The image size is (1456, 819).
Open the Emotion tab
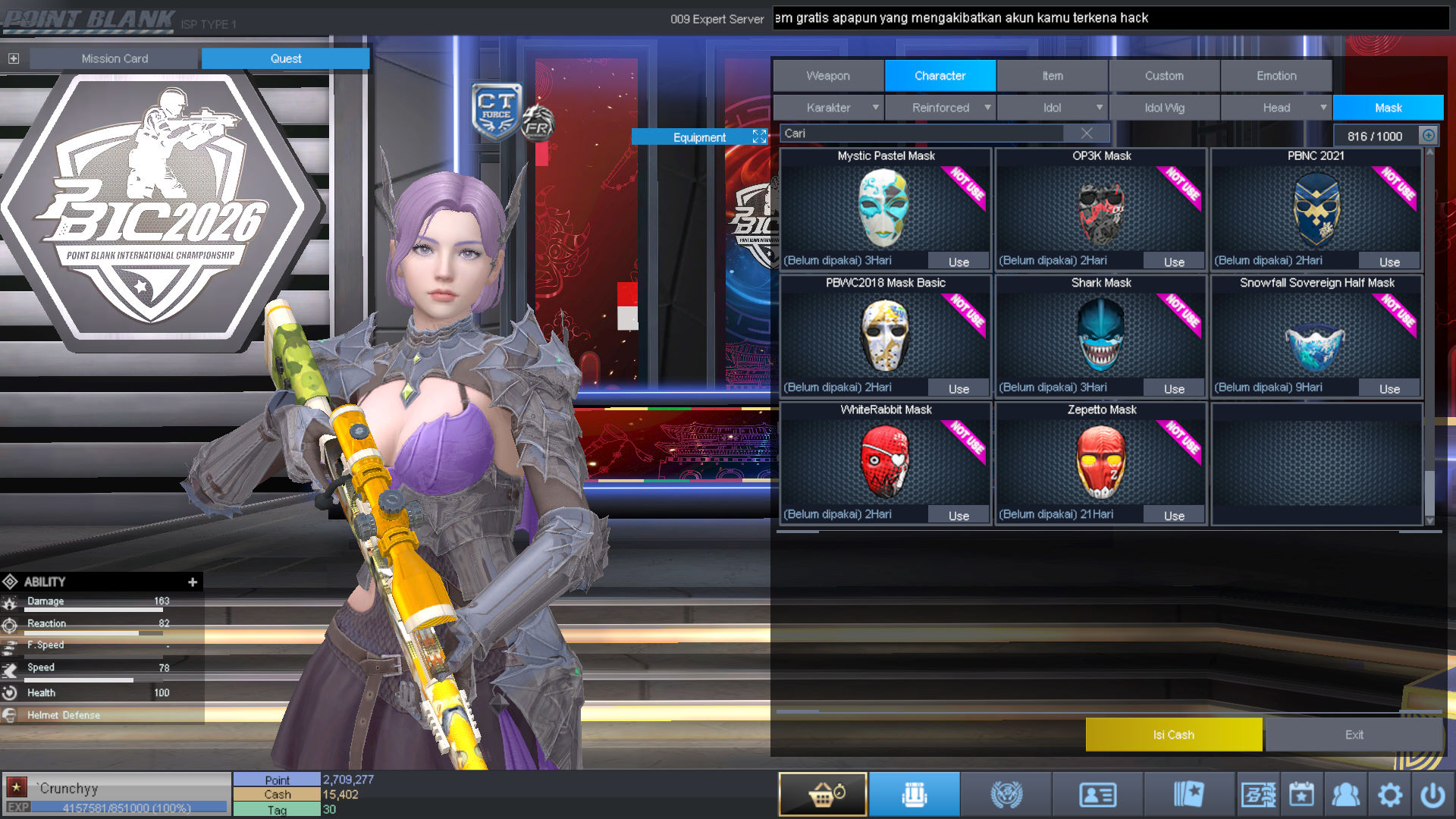click(1276, 76)
